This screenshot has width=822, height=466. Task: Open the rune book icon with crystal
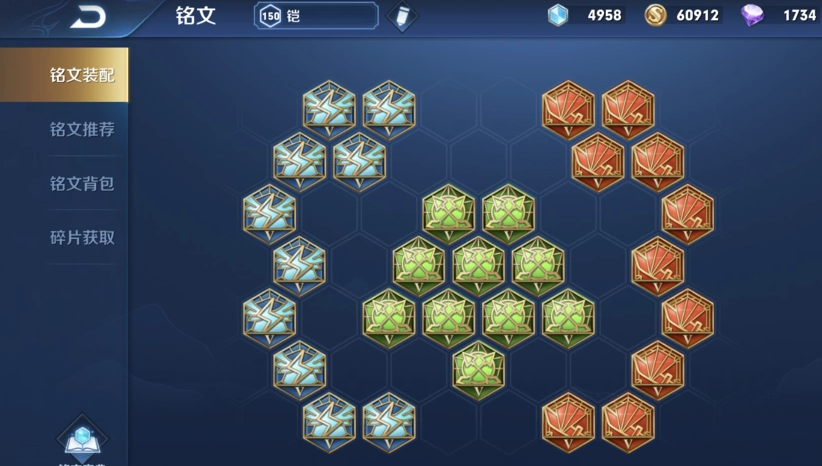81,439
